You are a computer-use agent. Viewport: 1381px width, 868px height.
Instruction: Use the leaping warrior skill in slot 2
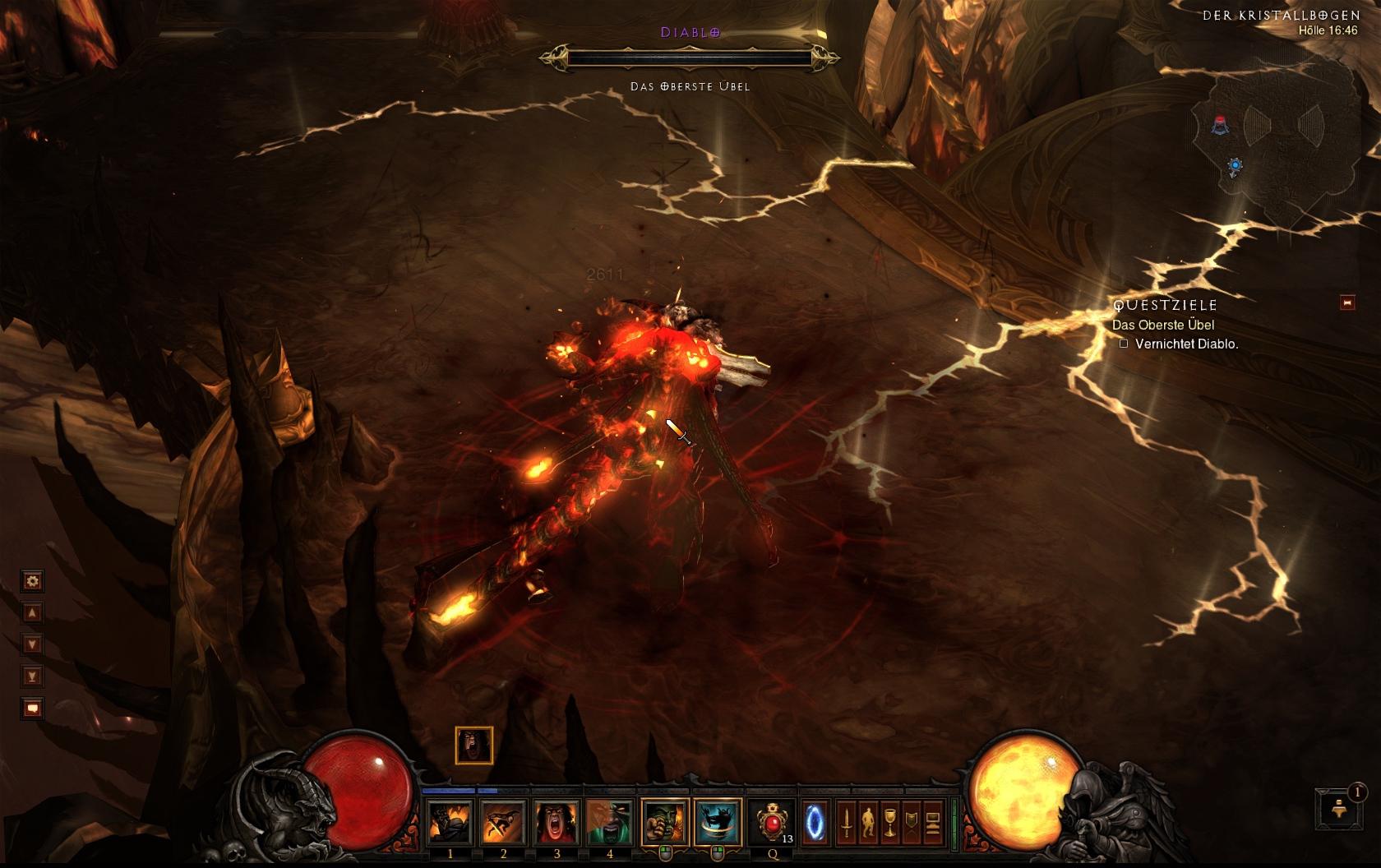click(x=503, y=821)
